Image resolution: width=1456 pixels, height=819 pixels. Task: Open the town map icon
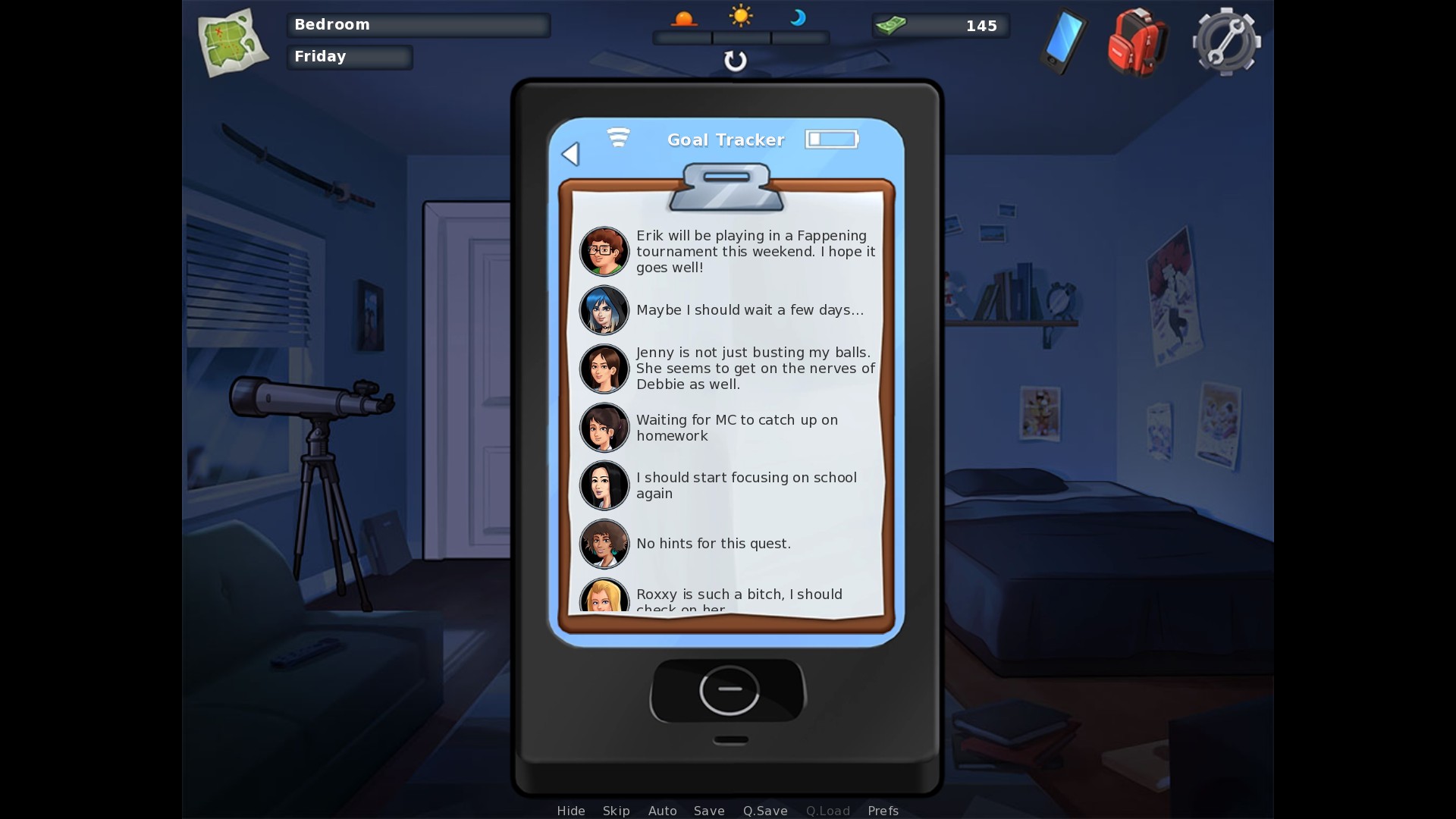232,42
